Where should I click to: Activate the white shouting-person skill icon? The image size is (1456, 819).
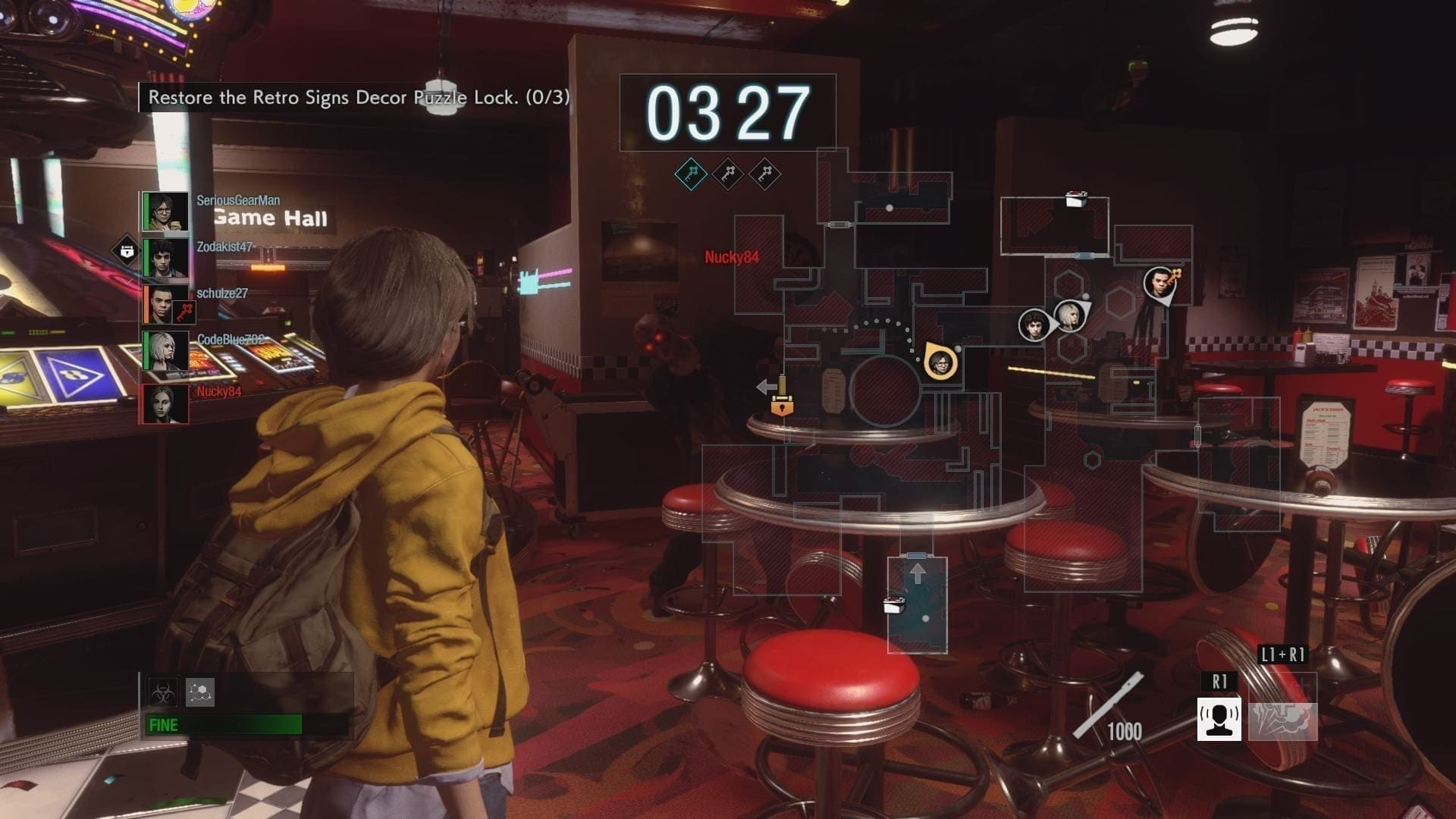pos(1219,719)
